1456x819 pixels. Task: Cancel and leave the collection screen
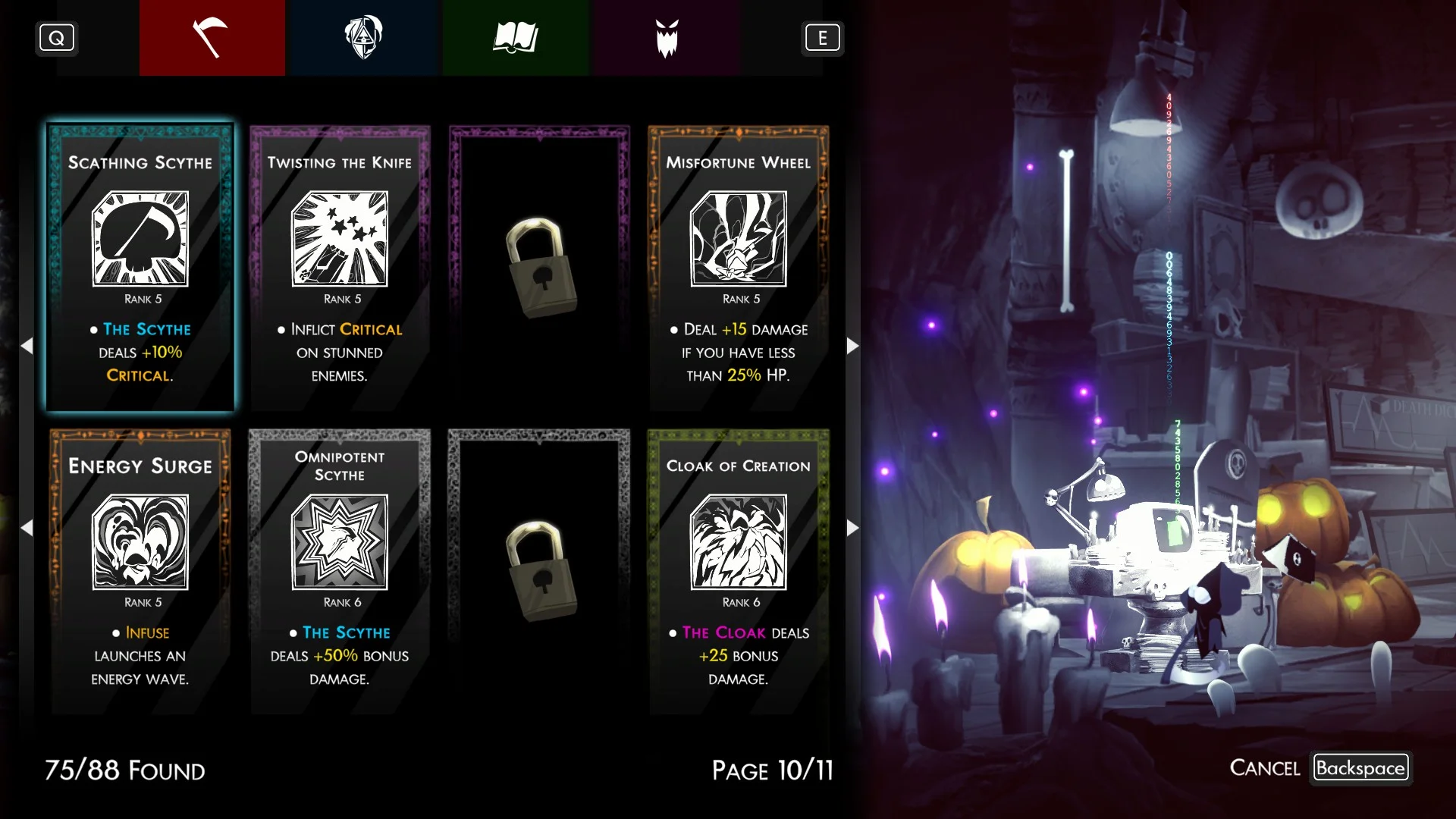[1360, 767]
